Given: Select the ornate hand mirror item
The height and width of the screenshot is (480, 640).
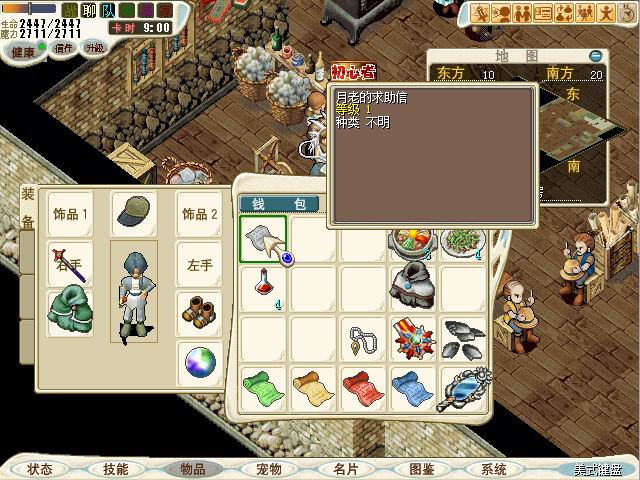Looking at the screenshot, I should coord(463,388).
